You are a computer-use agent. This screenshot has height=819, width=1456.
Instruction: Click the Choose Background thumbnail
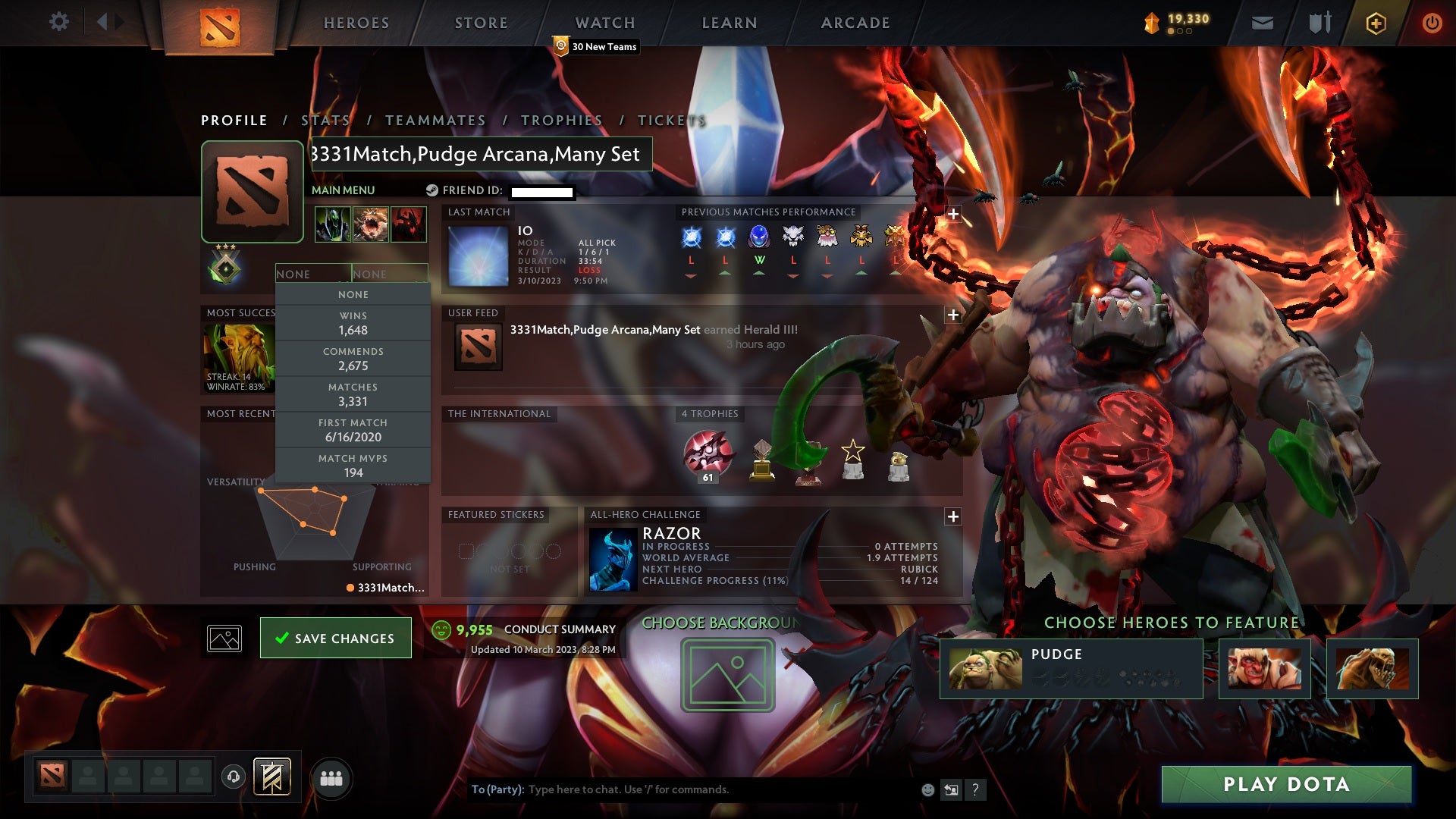pyautogui.click(x=726, y=673)
